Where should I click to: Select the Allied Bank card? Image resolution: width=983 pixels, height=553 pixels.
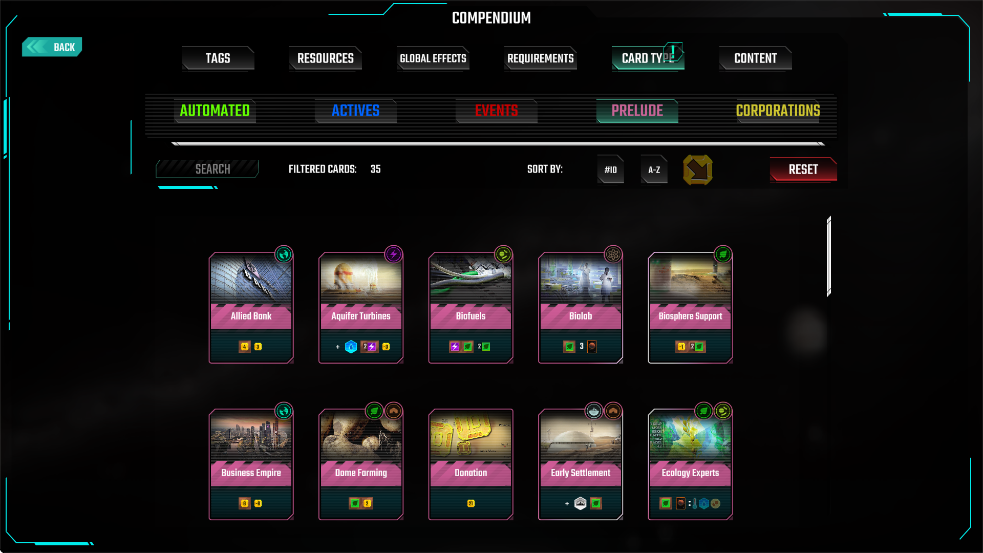click(x=251, y=307)
